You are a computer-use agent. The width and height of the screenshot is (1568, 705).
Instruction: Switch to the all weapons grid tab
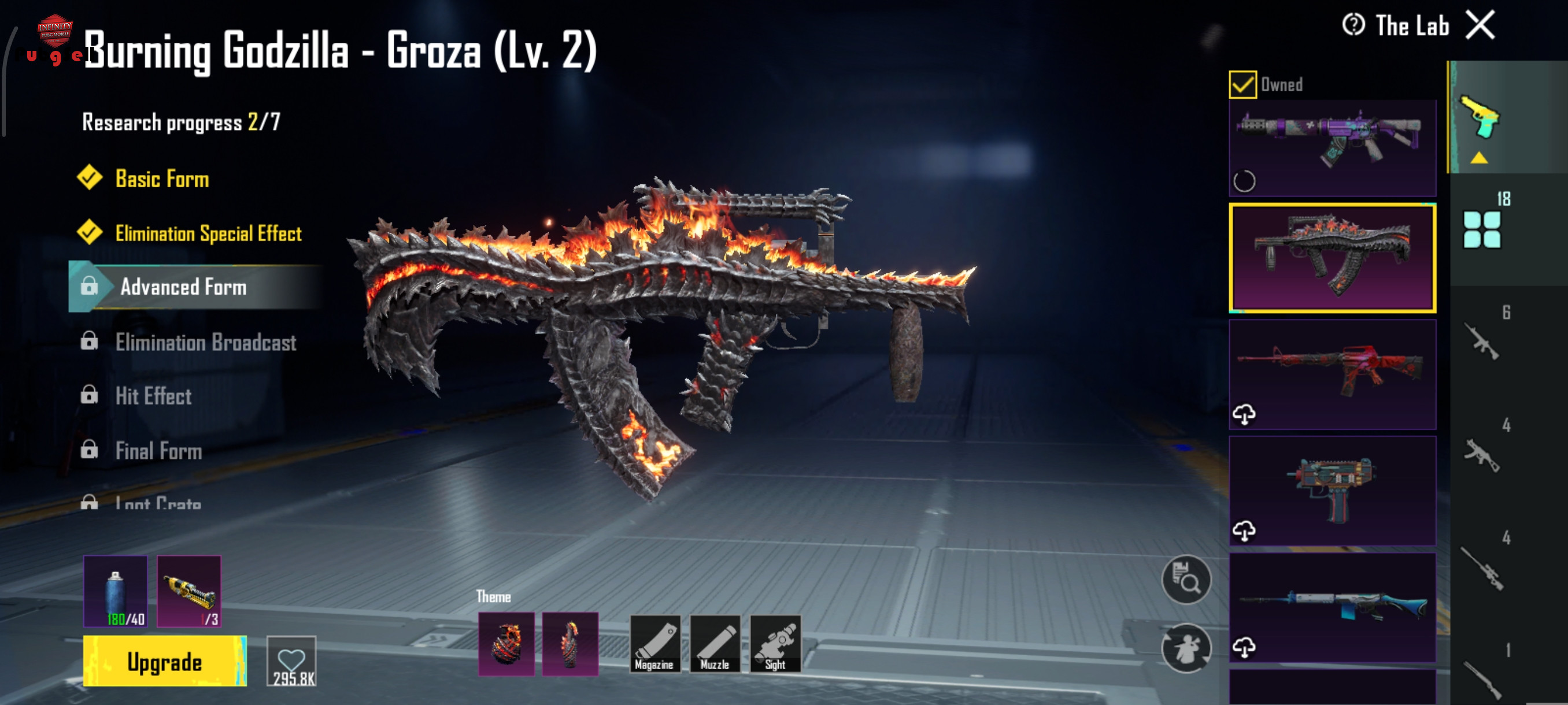click(1482, 229)
